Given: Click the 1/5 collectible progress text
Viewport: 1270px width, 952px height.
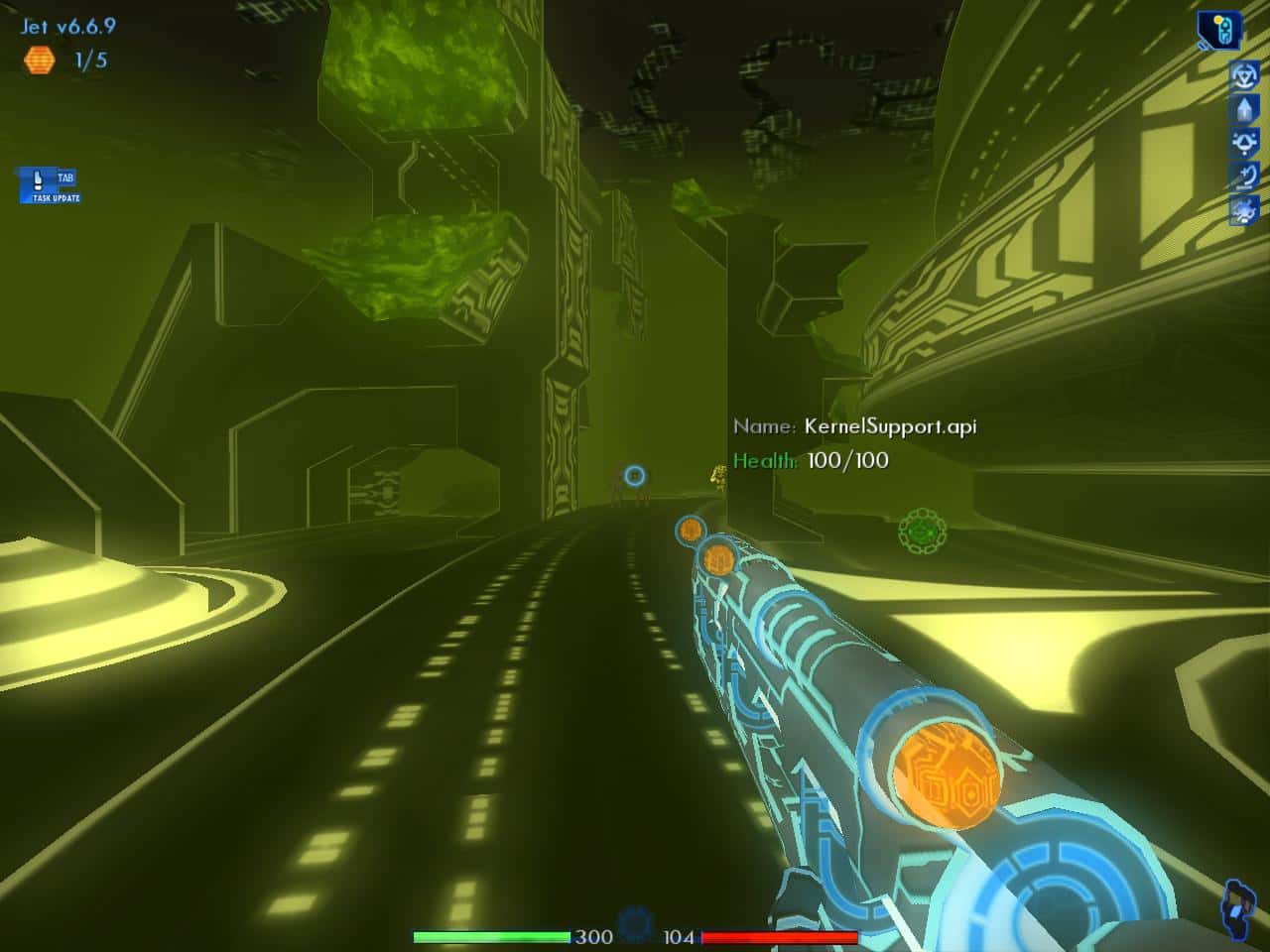Looking at the screenshot, I should click(89, 61).
